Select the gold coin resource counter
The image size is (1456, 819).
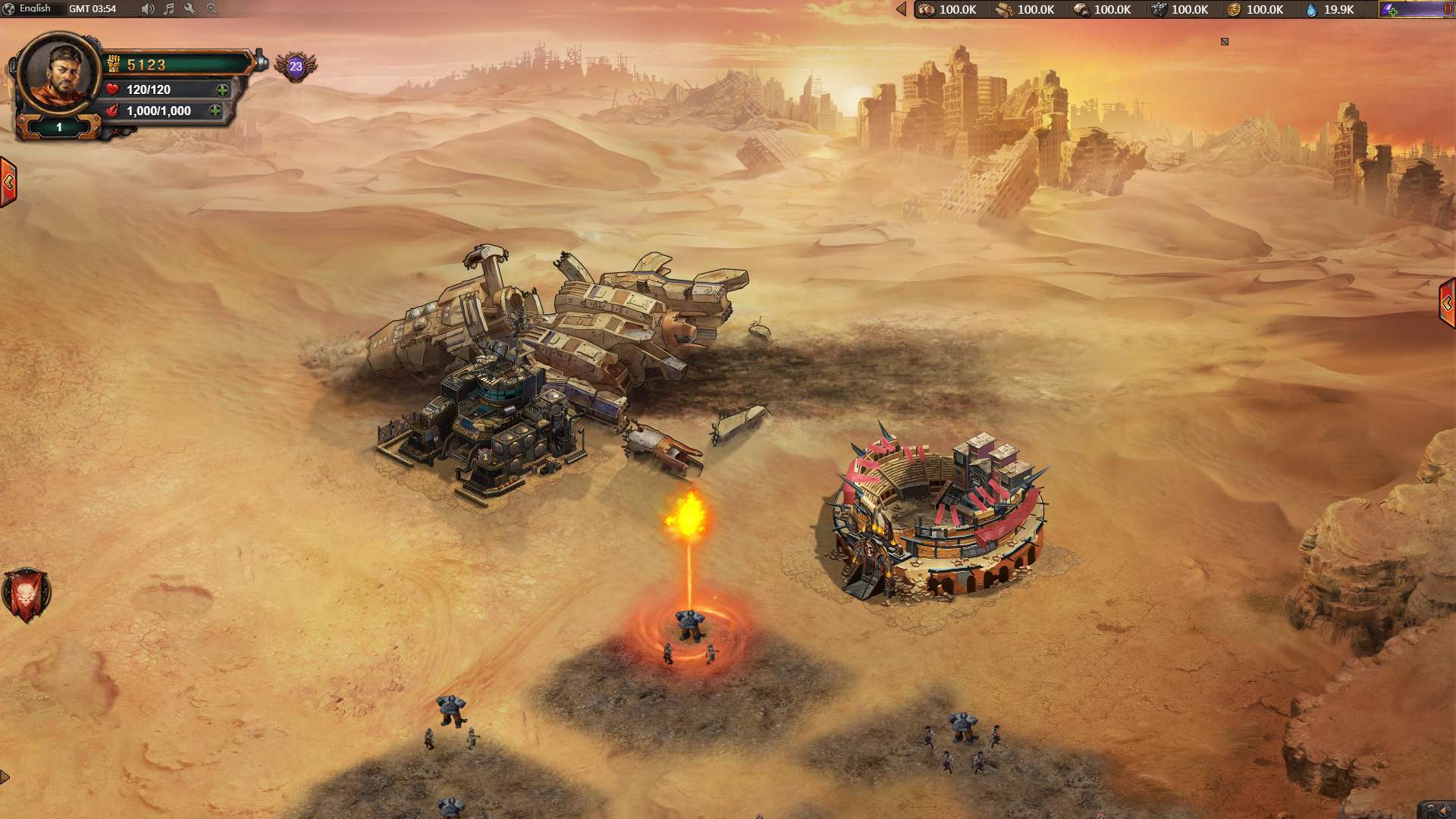[x=1256, y=10]
